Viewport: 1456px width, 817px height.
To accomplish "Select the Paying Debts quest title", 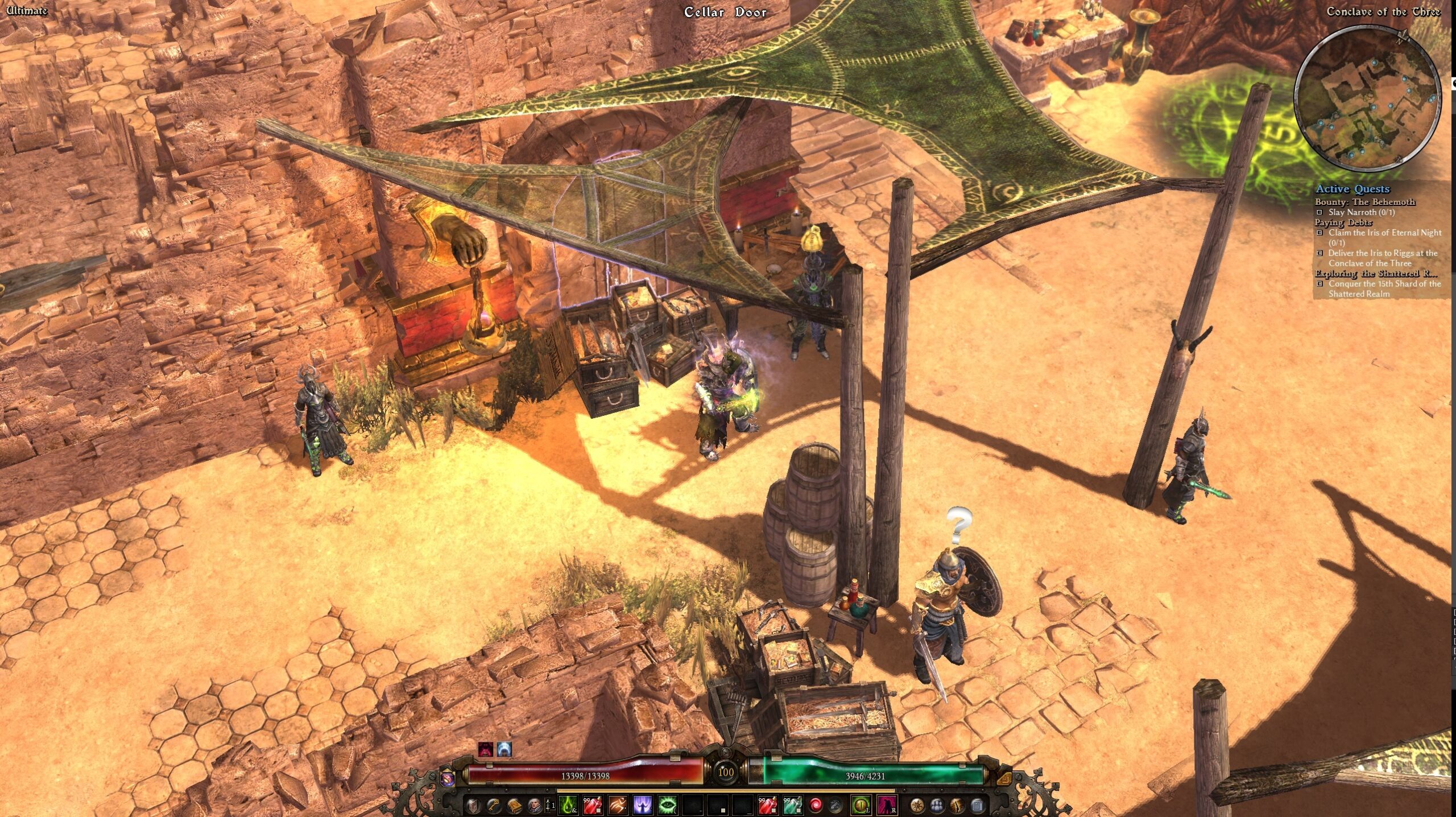I will [x=1335, y=222].
